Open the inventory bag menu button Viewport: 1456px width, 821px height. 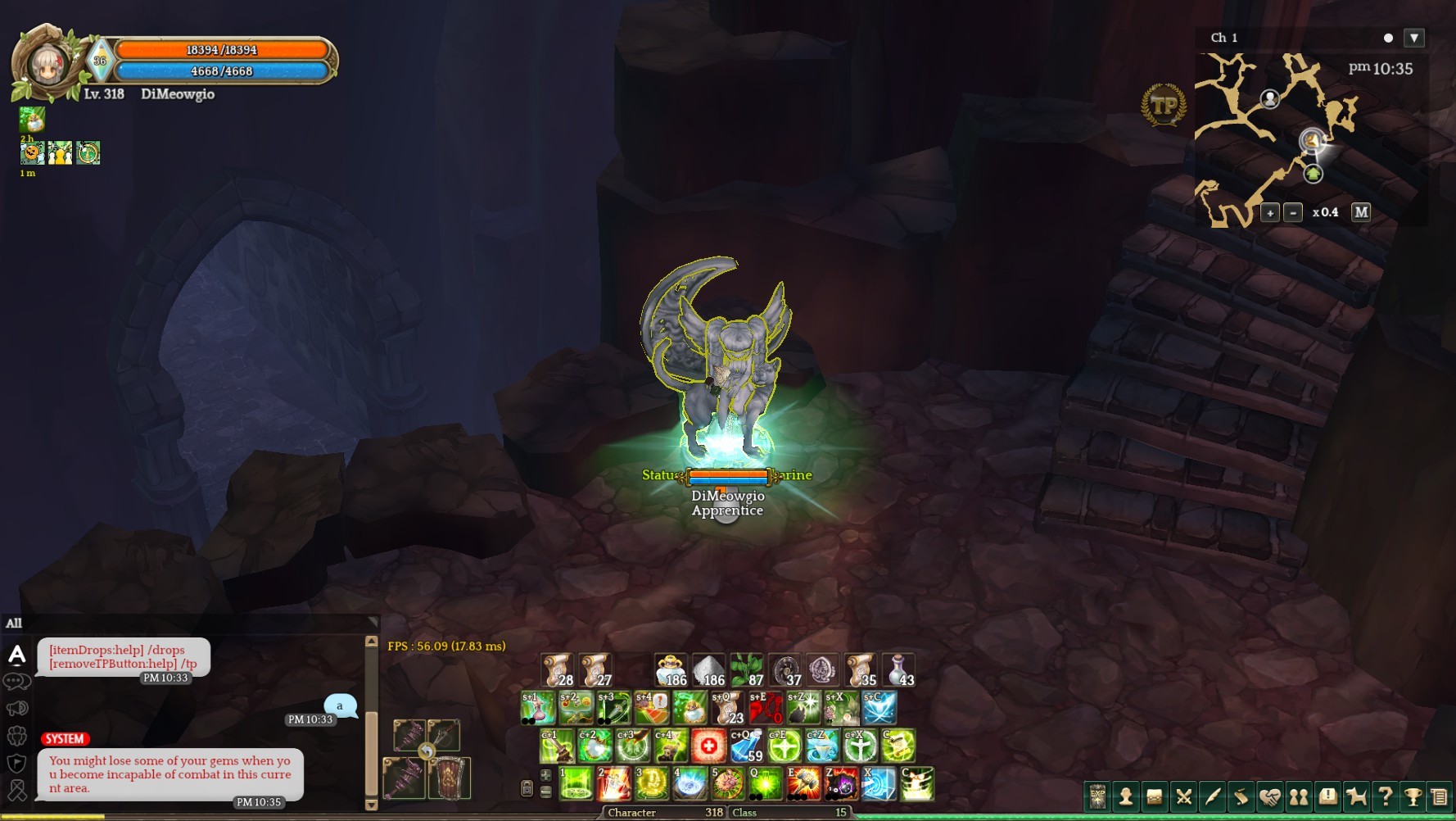coord(1155,796)
